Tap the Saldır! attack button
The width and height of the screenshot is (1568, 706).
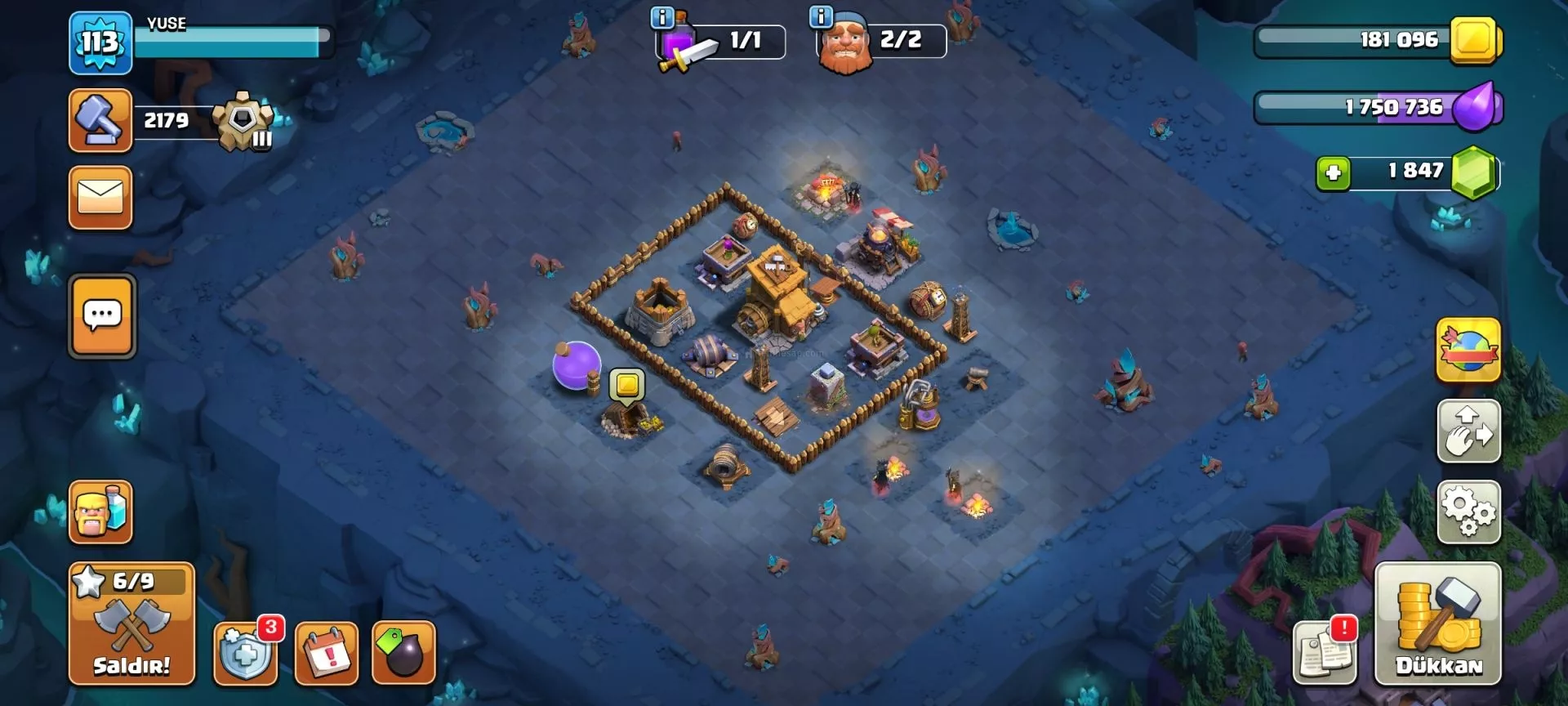(x=131, y=623)
